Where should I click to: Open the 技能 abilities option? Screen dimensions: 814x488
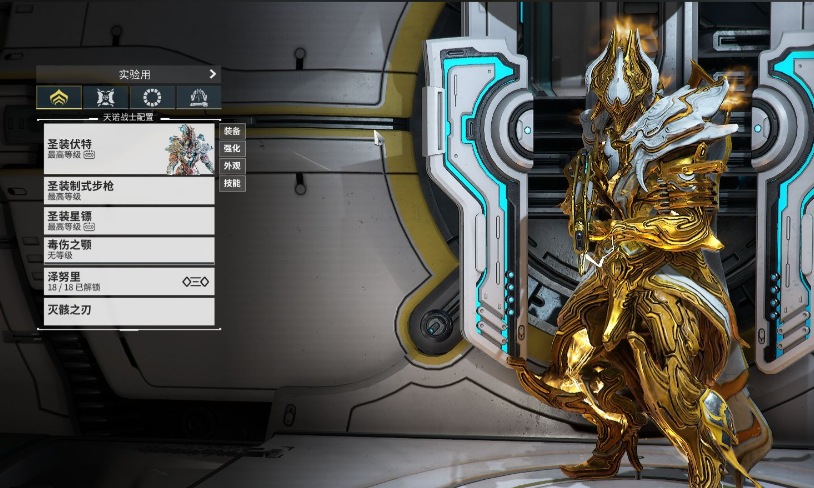[x=232, y=184]
